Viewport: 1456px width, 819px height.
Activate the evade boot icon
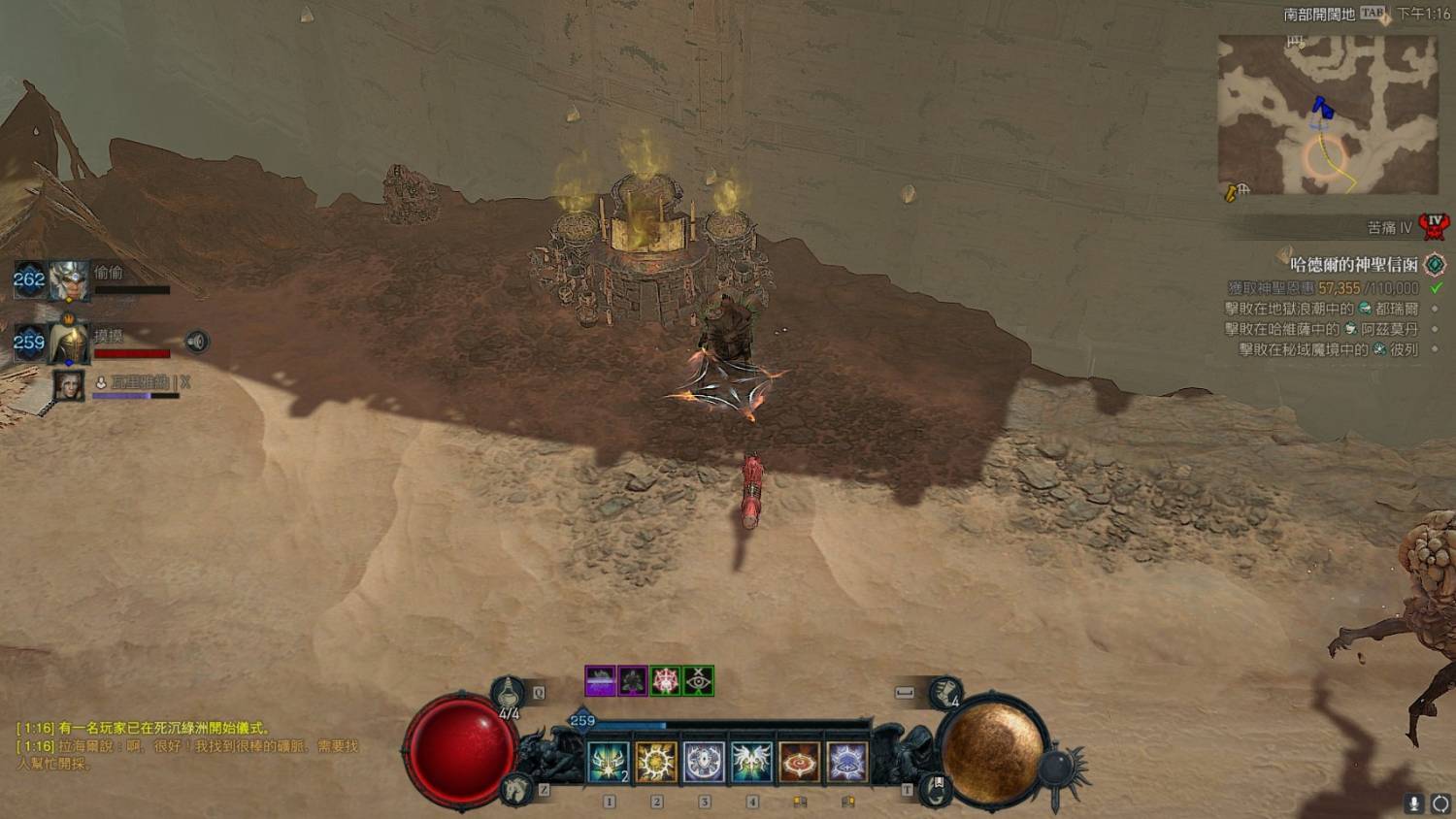[944, 693]
